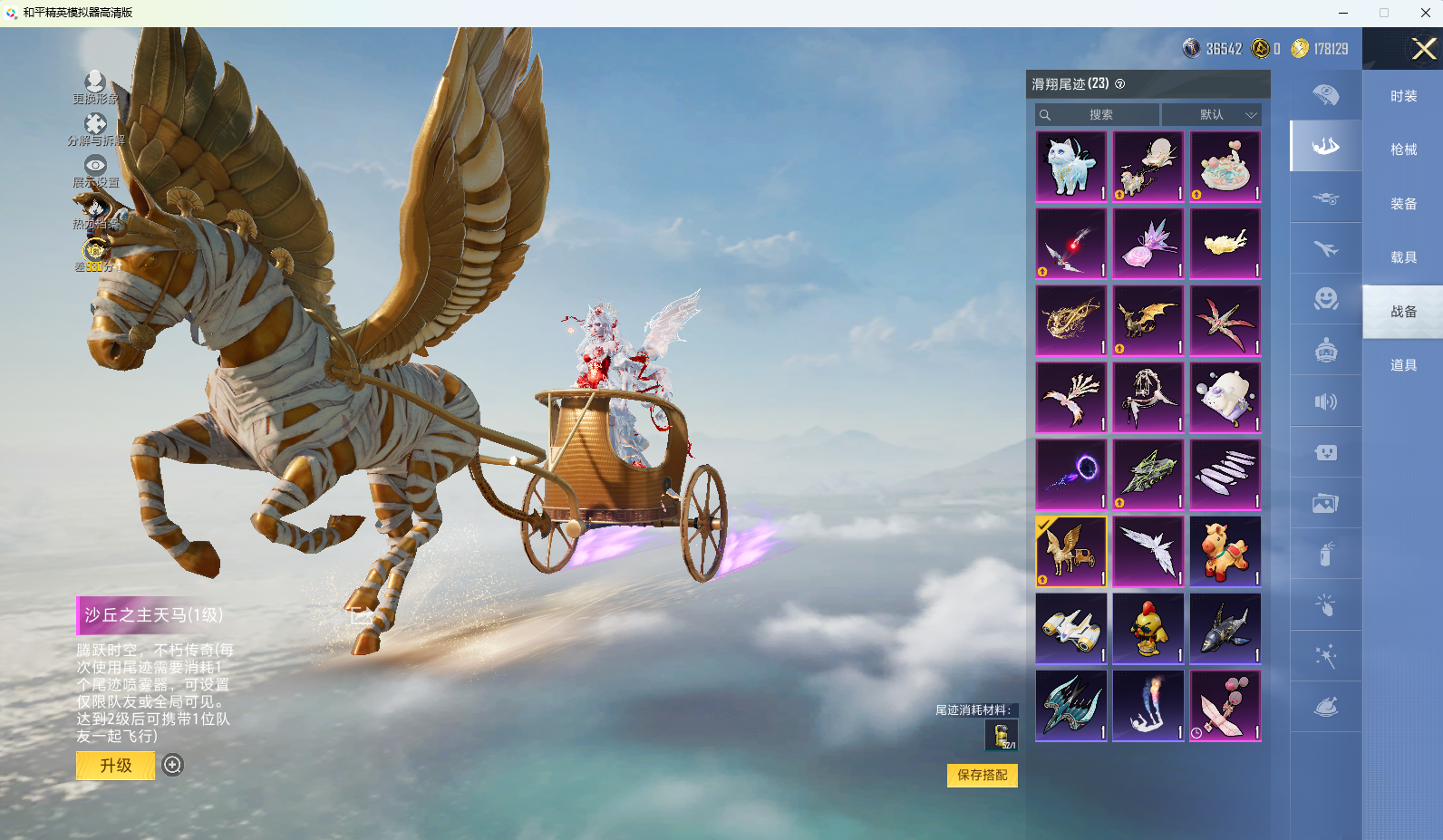Click the 升级 upgrade button
The height and width of the screenshot is (840, 1443).
[x=116, y=766]
